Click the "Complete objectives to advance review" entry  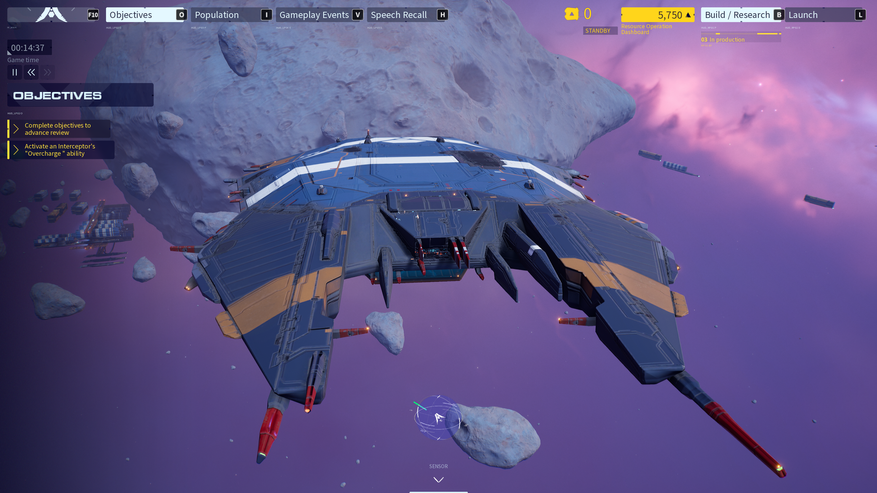coord(60,129)
